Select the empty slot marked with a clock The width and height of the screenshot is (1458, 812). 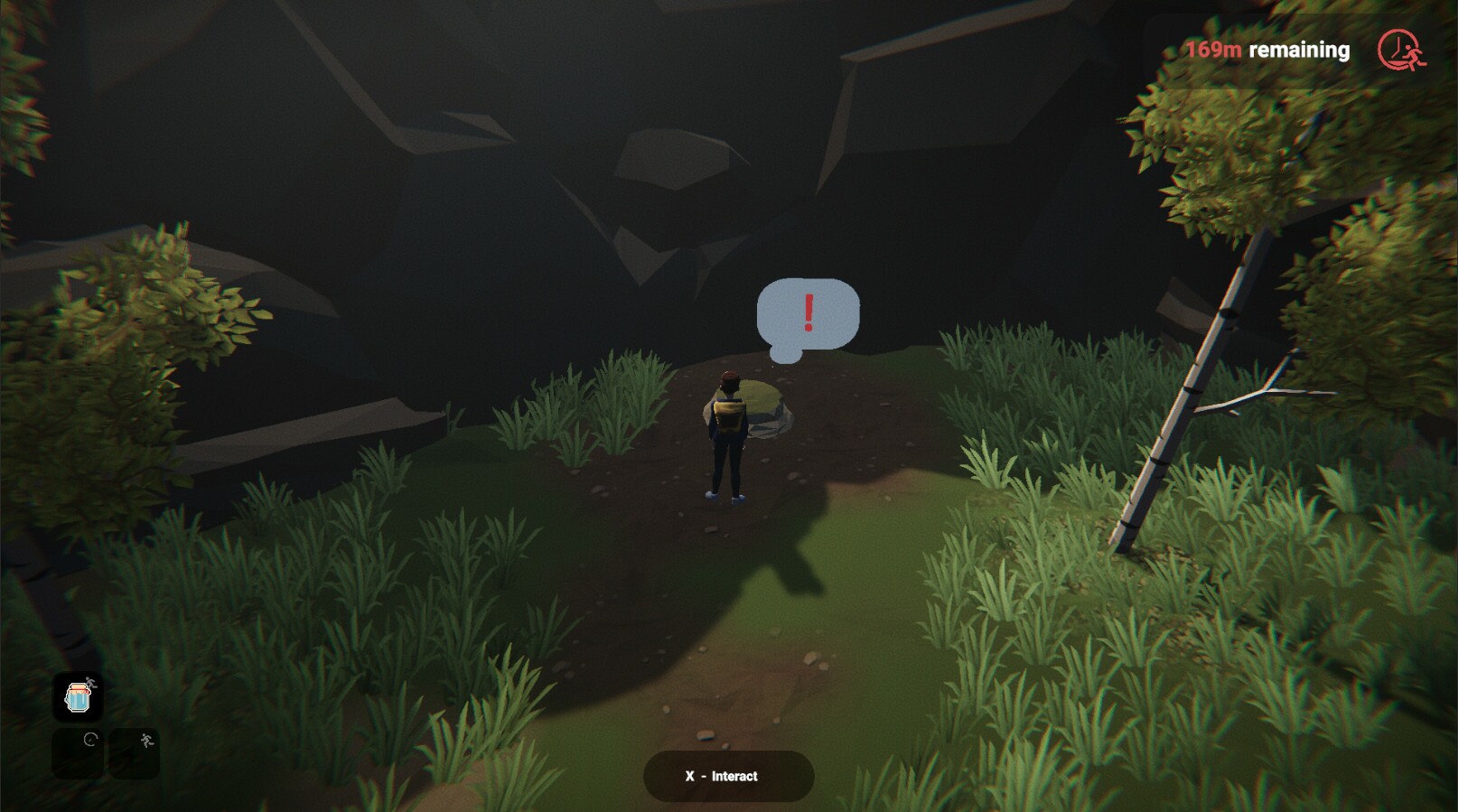pos(78,753)
